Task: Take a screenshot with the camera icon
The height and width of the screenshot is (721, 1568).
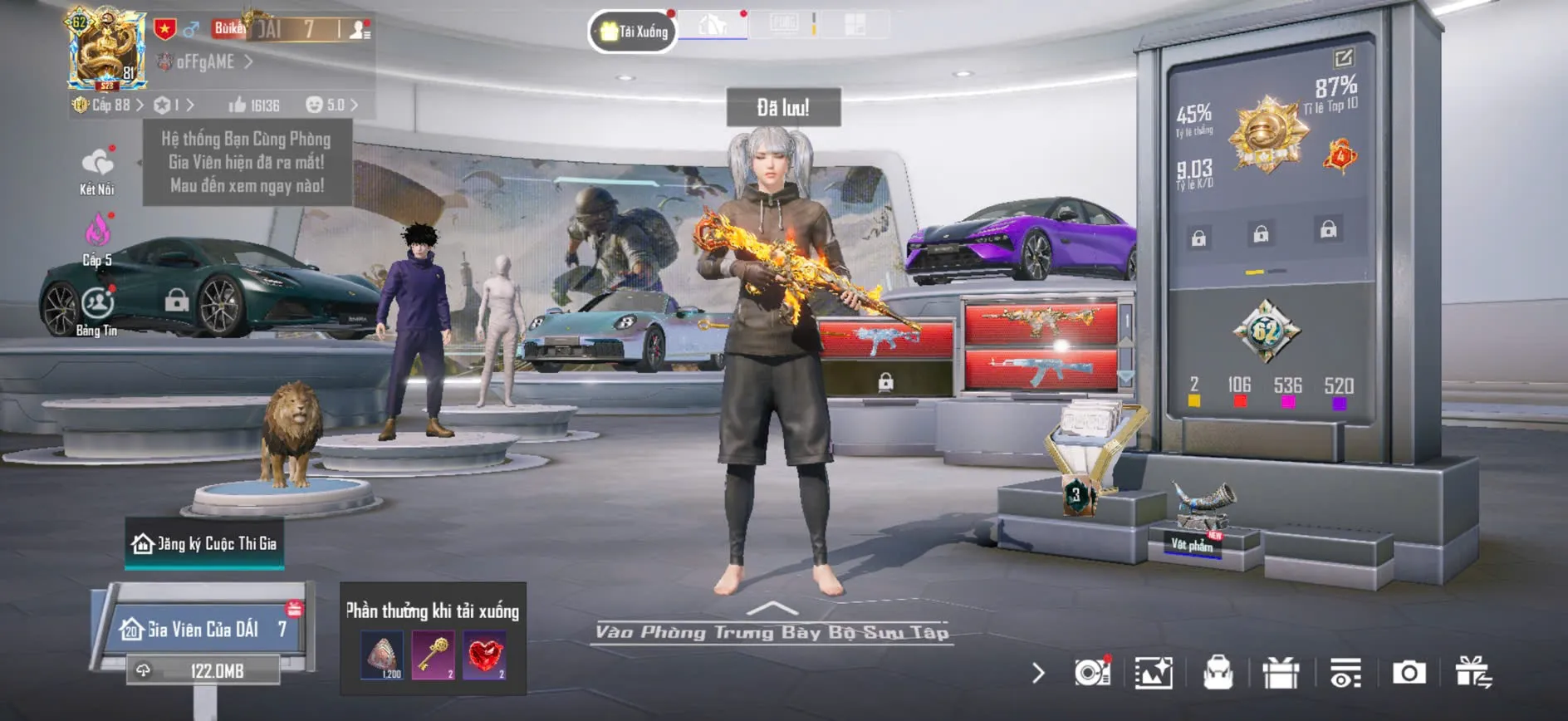Action: [x=1409, y=673]
